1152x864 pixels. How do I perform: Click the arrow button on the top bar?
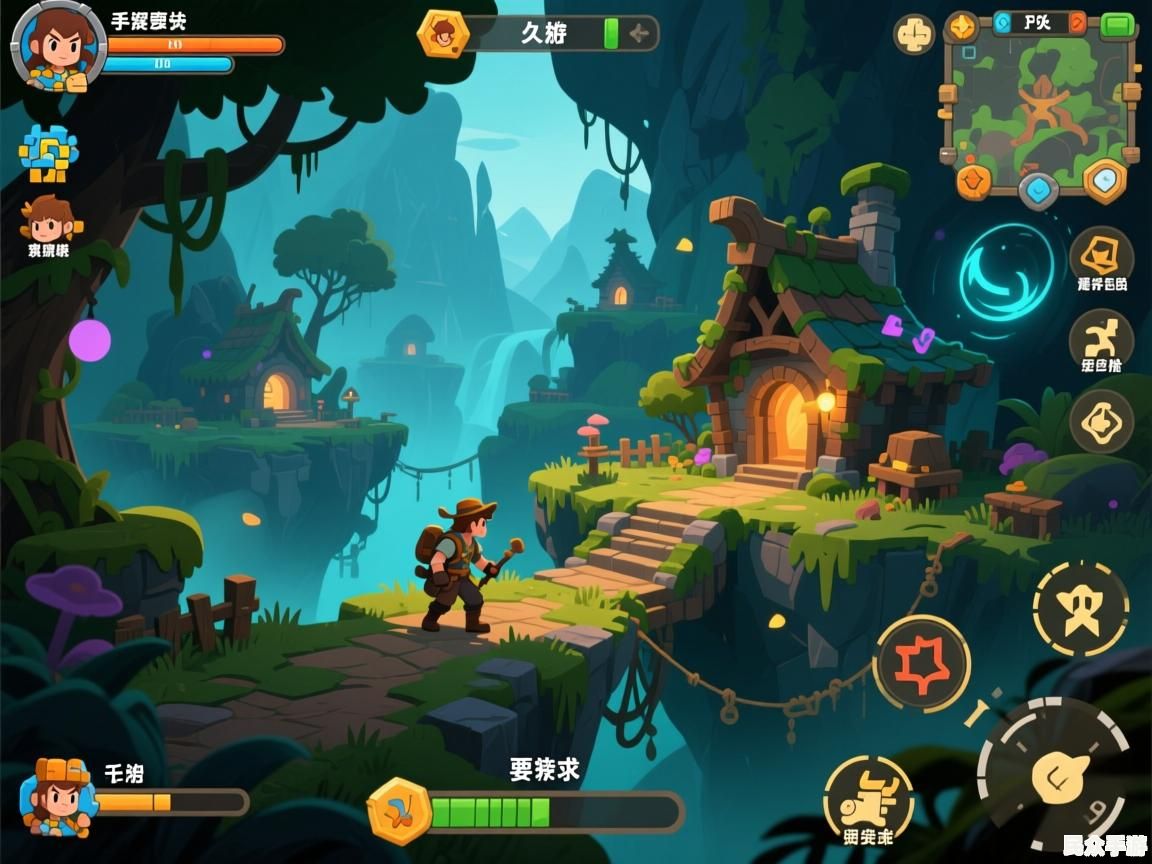(x=638, y=35)
